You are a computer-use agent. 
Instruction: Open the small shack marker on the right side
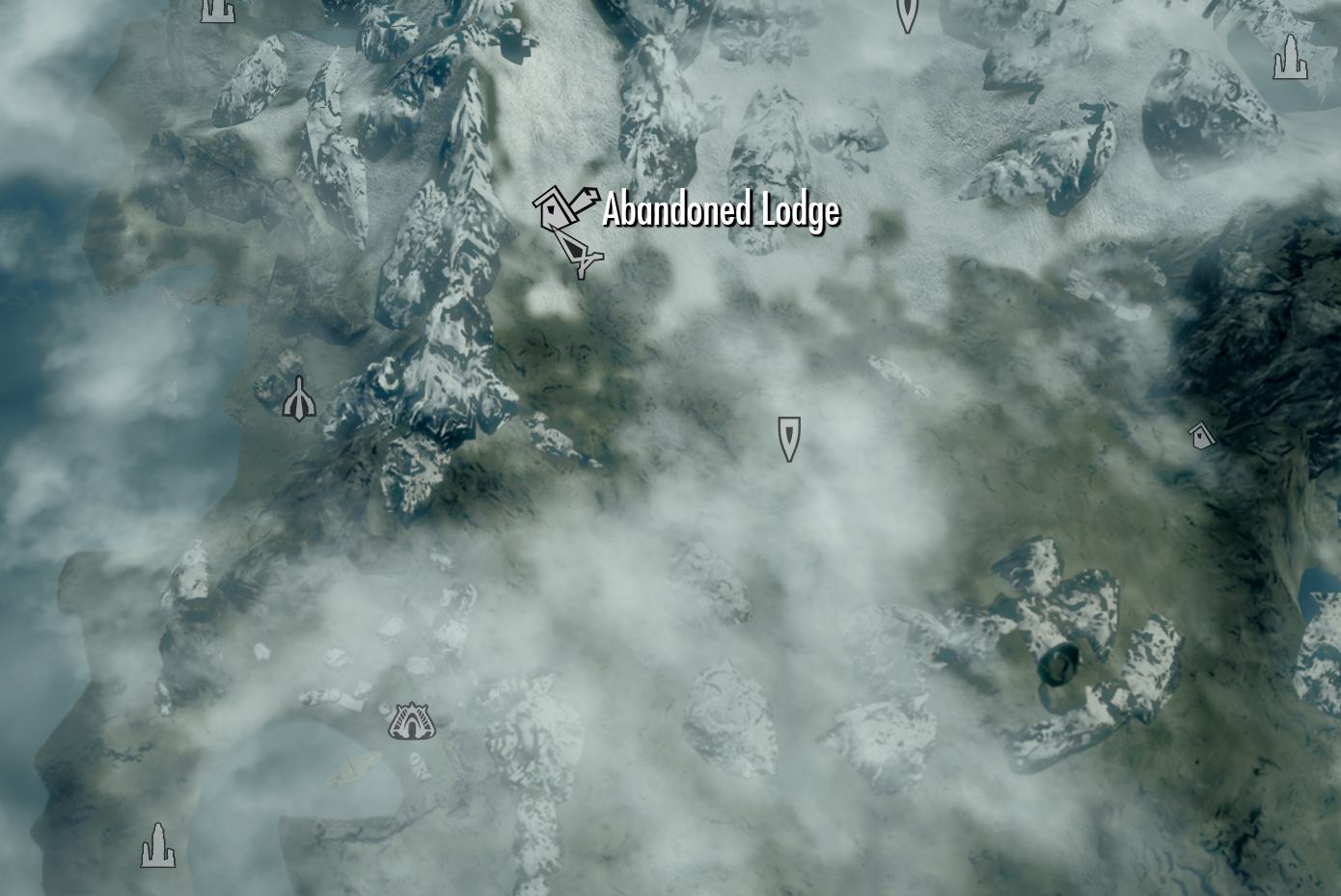[x=1200, y=437]
